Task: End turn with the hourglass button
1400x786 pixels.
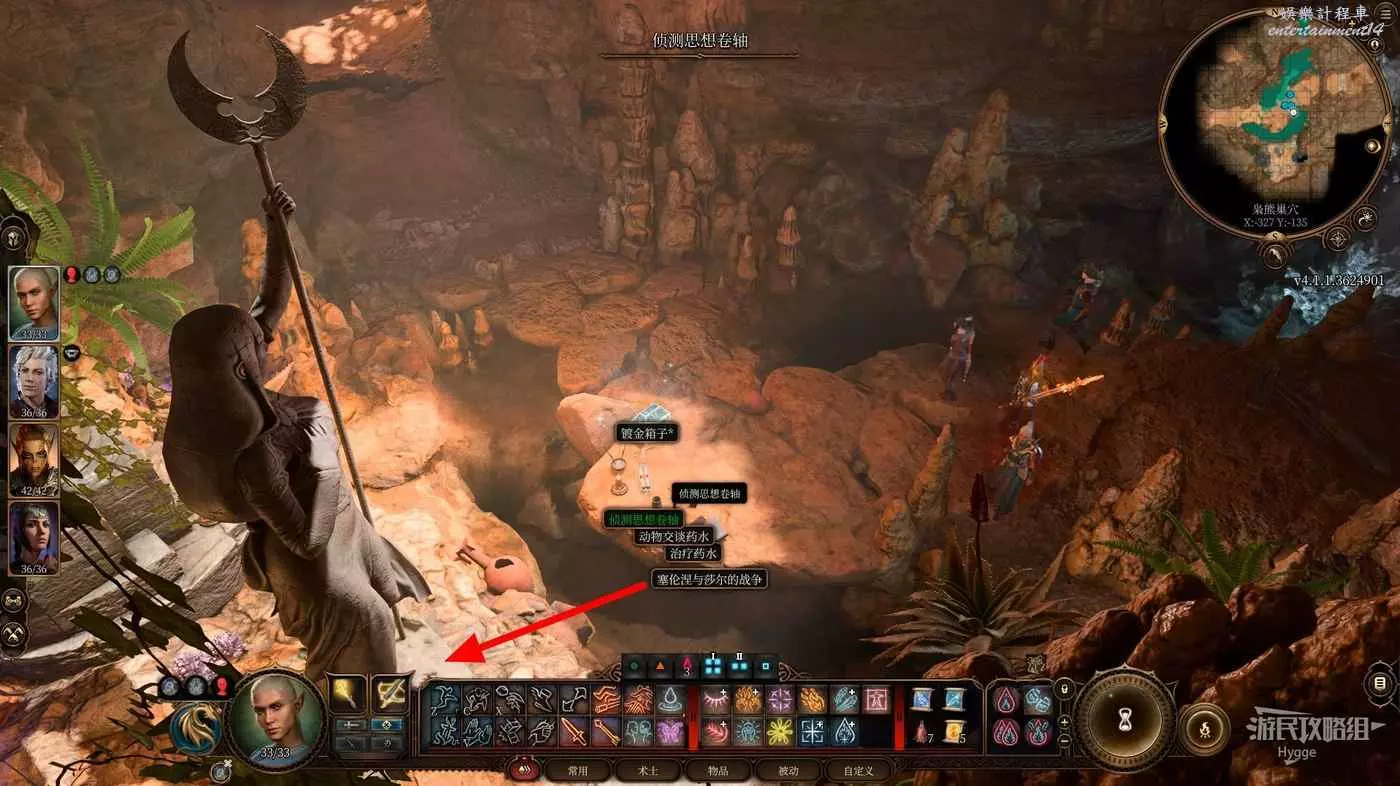Action: click(1126, 718)
